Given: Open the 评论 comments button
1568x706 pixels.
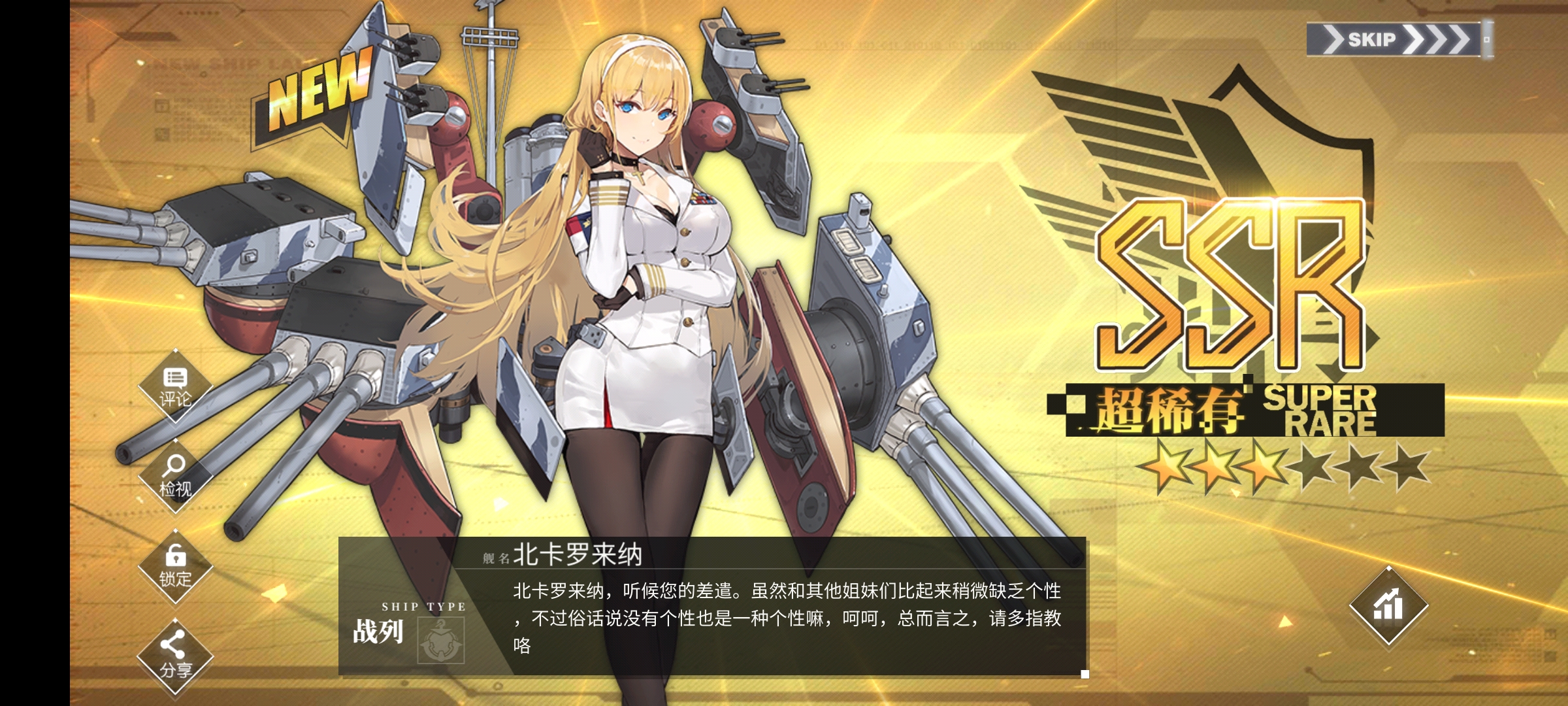Looking at the screenshot, I should [x=175, y=388].
